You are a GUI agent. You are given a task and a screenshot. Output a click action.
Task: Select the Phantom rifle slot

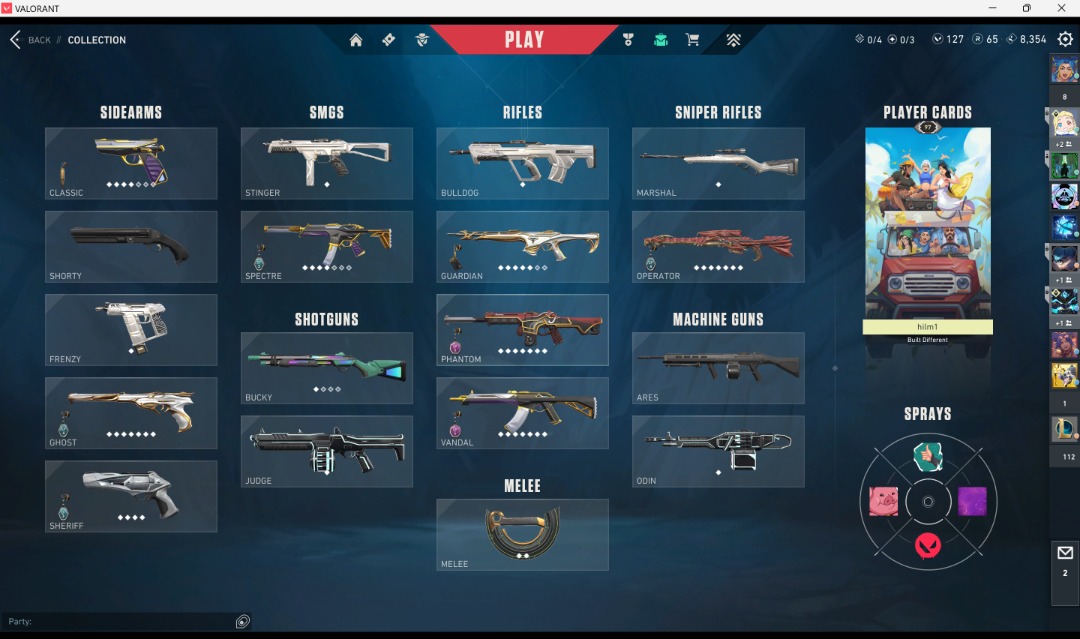tap(522, 329)
